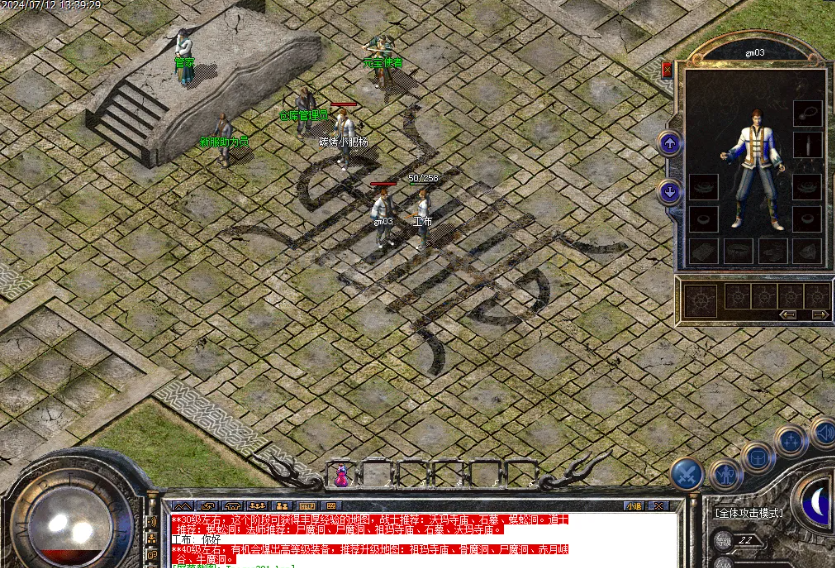
Task: Page the skill bar left with the arrow
Action: tap(788, 314)
